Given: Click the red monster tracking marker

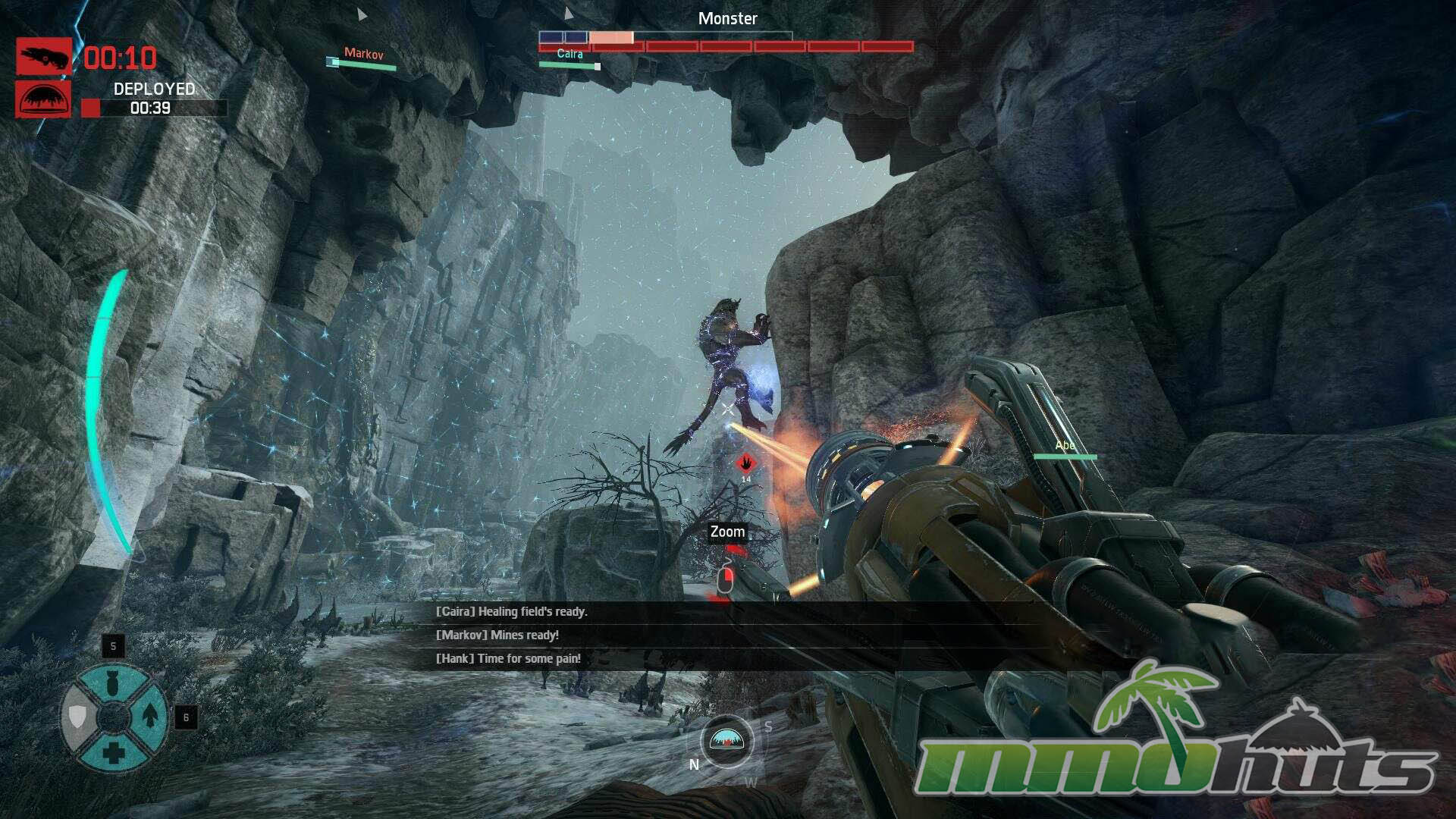Looking at the screenshot, I should pos(746,463).
